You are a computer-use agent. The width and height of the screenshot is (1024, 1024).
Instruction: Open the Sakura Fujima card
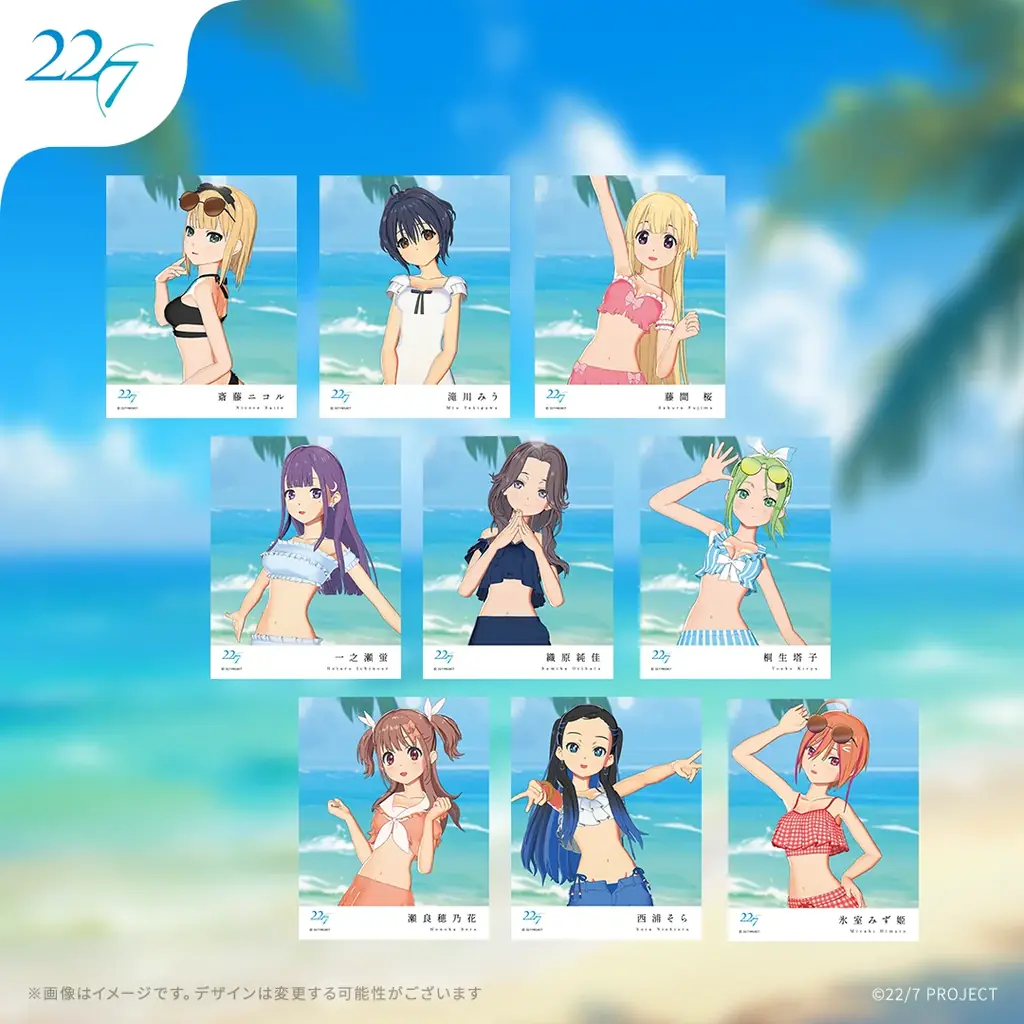[x=629, y=296]
